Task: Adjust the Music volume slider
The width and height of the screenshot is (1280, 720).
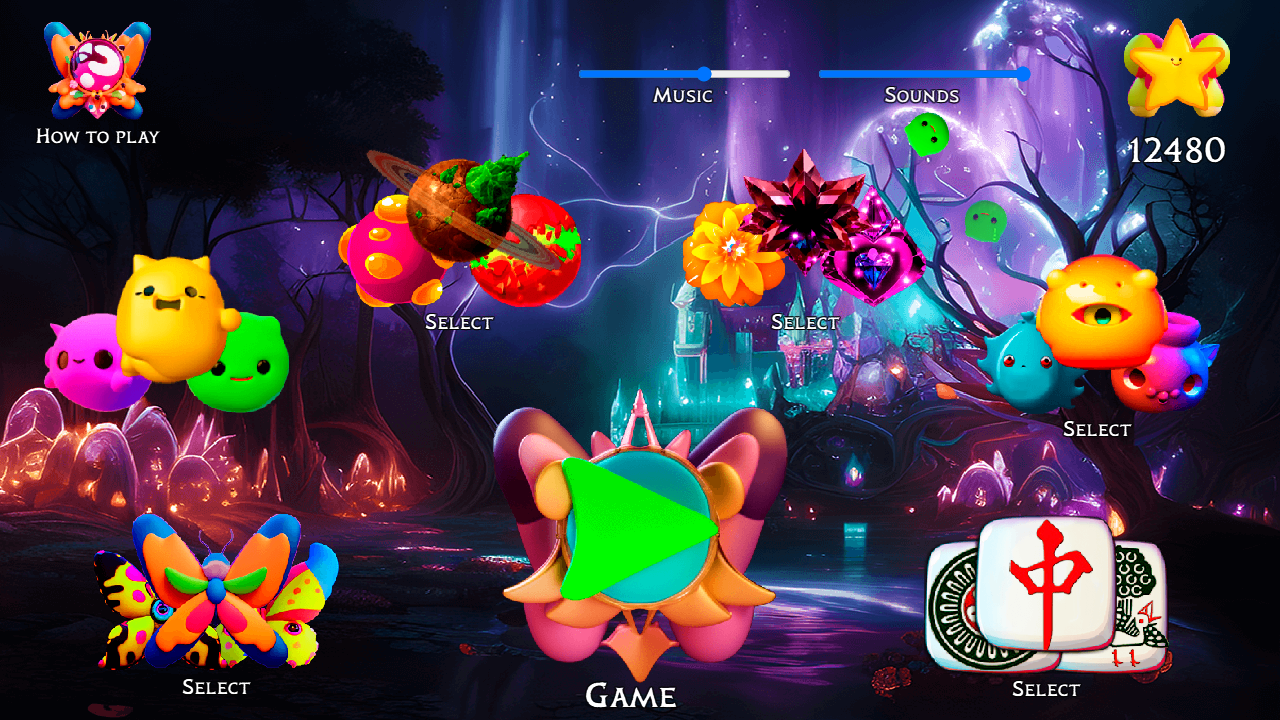Action: pyautogui.click(x=705, y=73)
